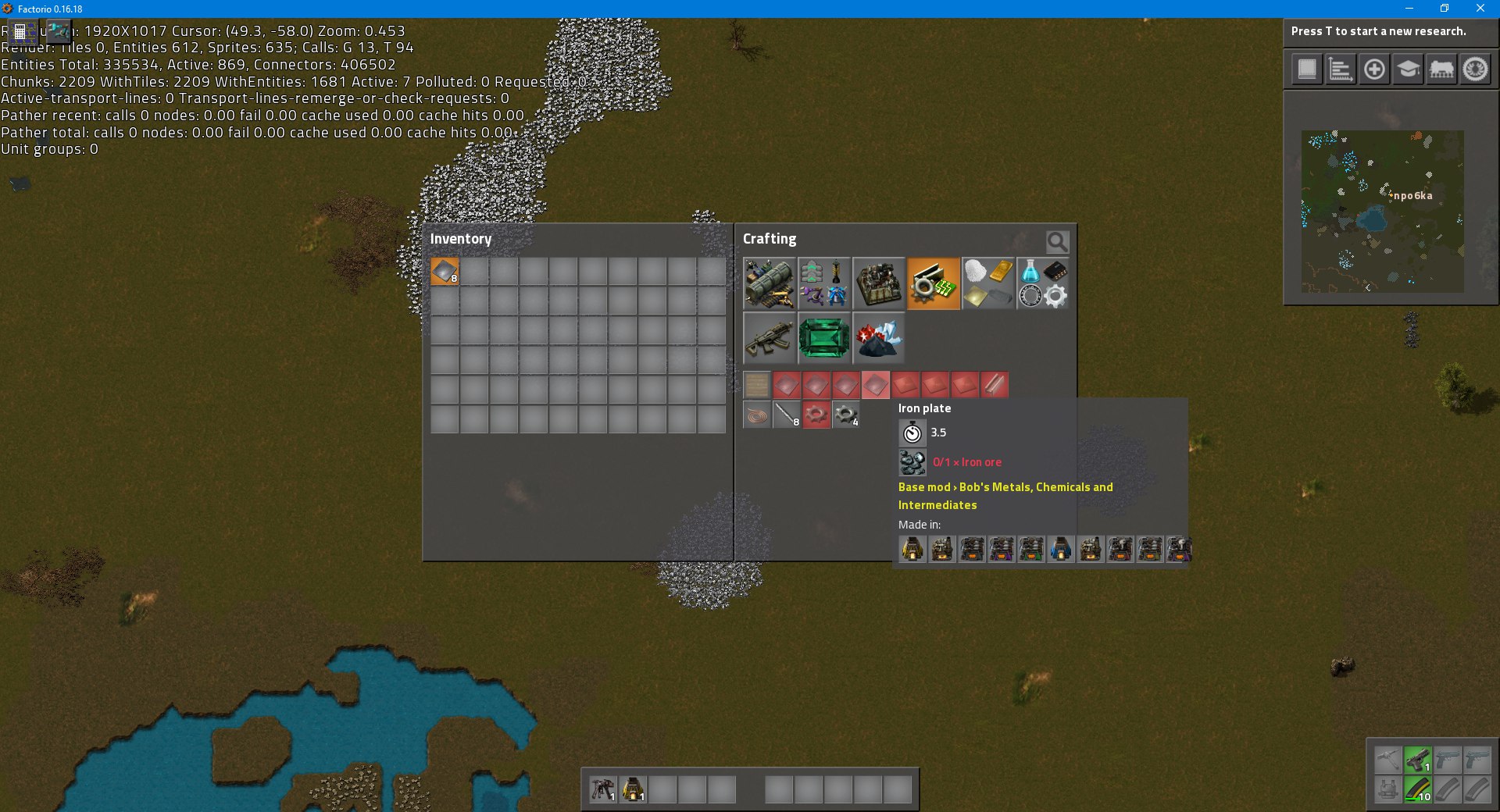Select the iron plate stack in inventory
The image size is (1500, 812).
(x=445, y=272)
